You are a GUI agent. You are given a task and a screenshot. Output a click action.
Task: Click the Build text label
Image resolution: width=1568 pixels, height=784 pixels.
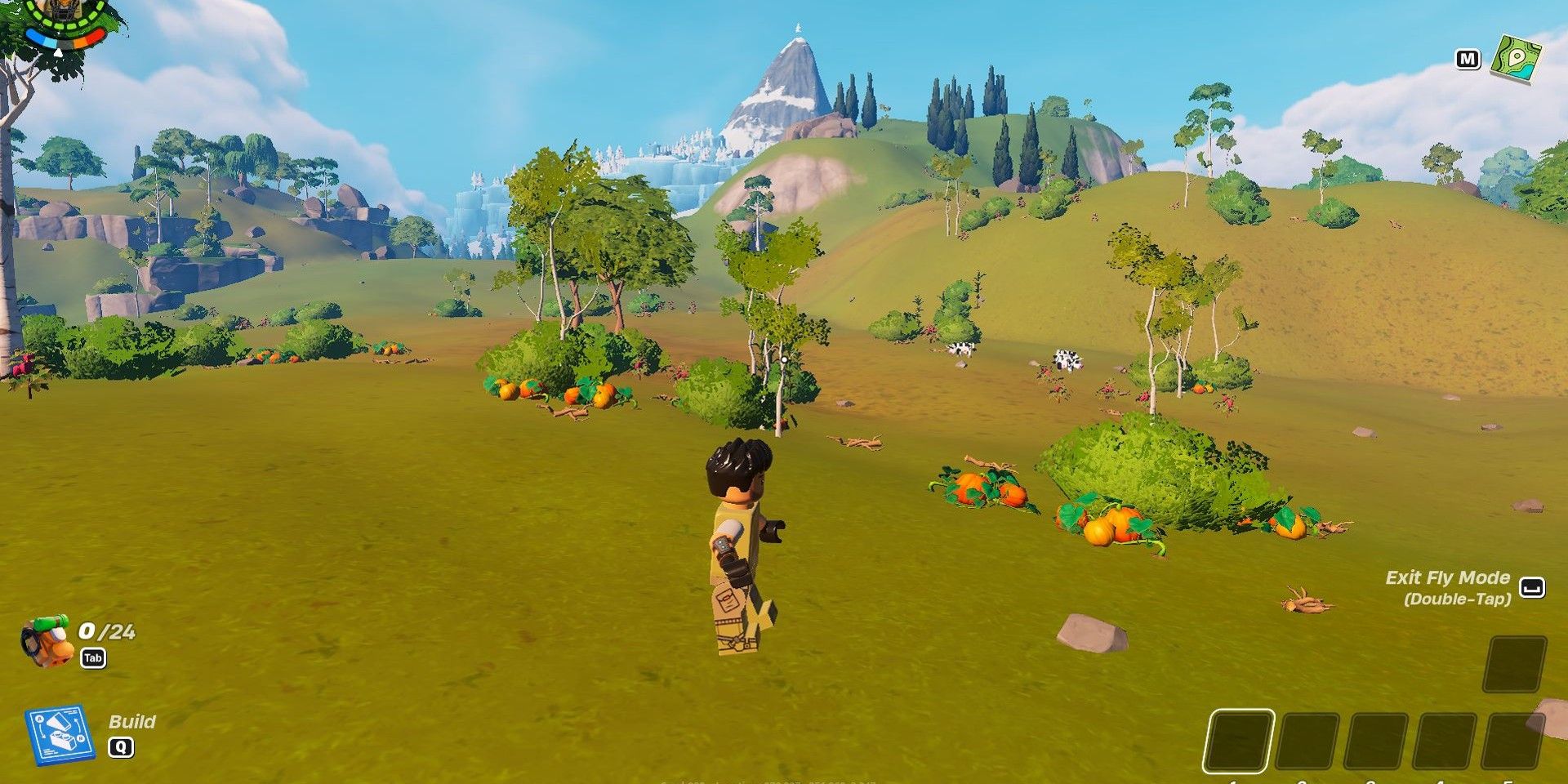[133, 723]
